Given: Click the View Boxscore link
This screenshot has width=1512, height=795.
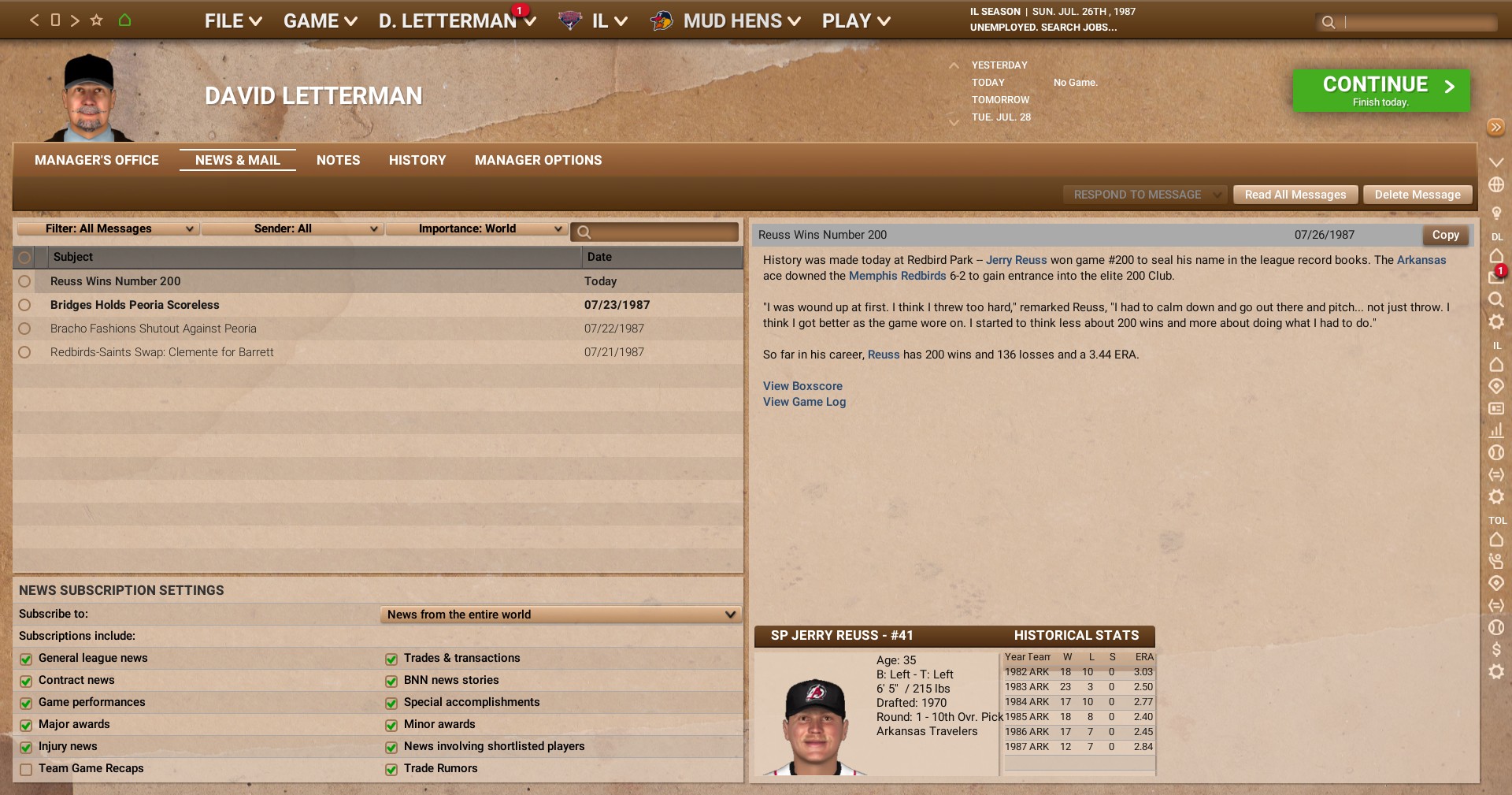Looking at the screenshot, I should 802,386.
